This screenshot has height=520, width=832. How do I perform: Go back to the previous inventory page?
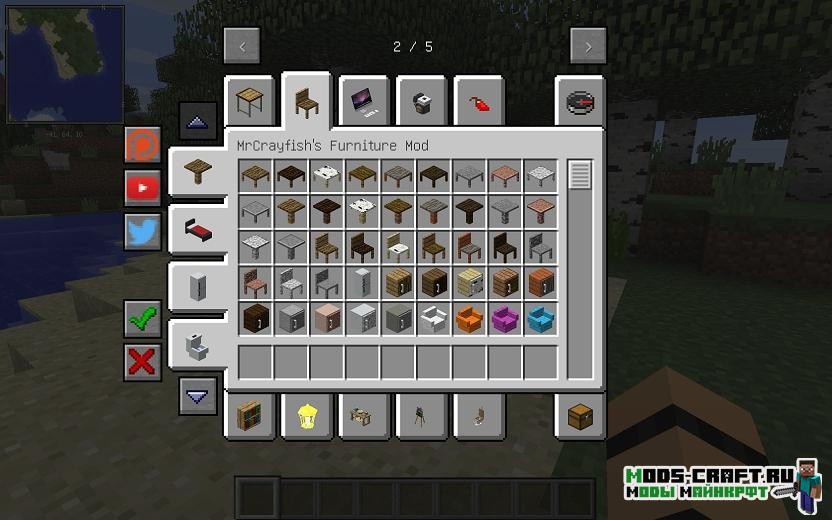242,46
